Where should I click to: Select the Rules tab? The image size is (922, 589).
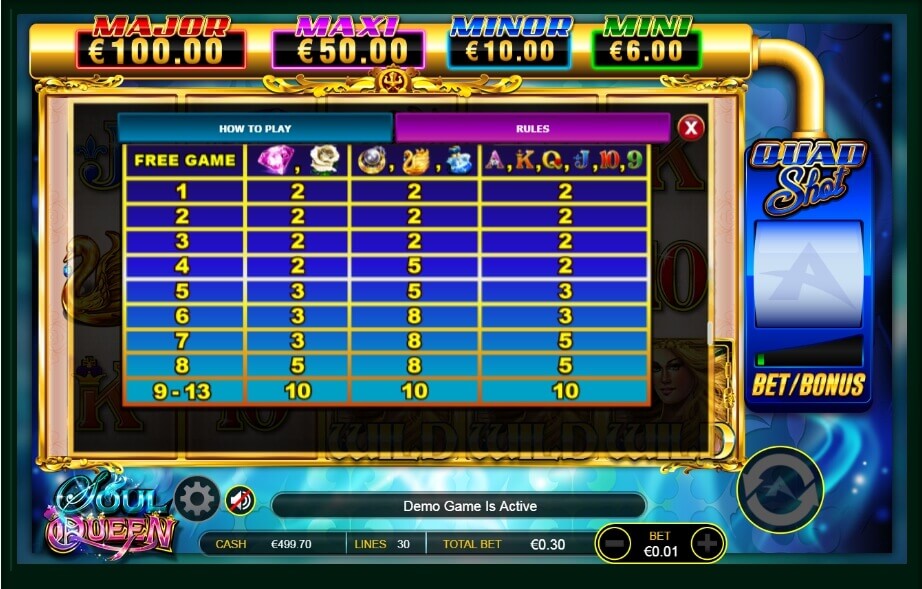[532, 128]
